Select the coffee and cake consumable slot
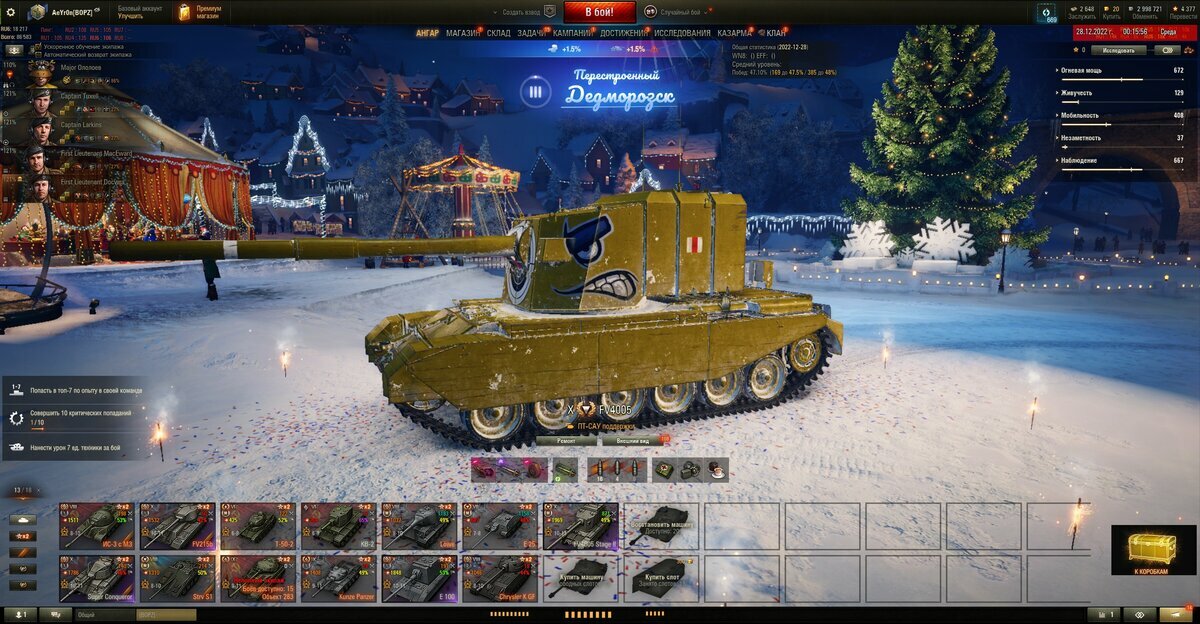The image size is (1200, 624). [716, 469]
